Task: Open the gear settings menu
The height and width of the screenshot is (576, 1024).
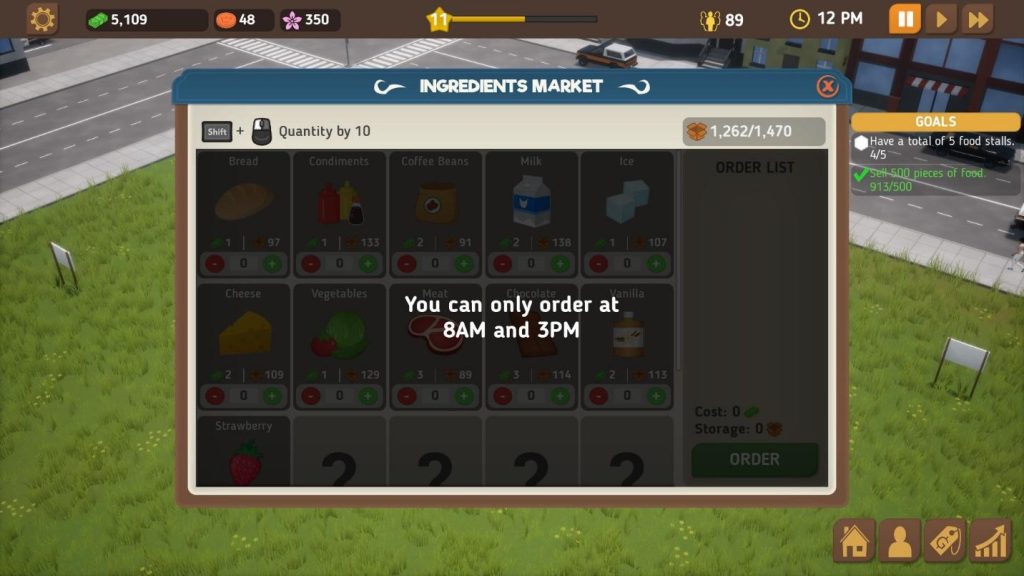Action: coord(42,19)
